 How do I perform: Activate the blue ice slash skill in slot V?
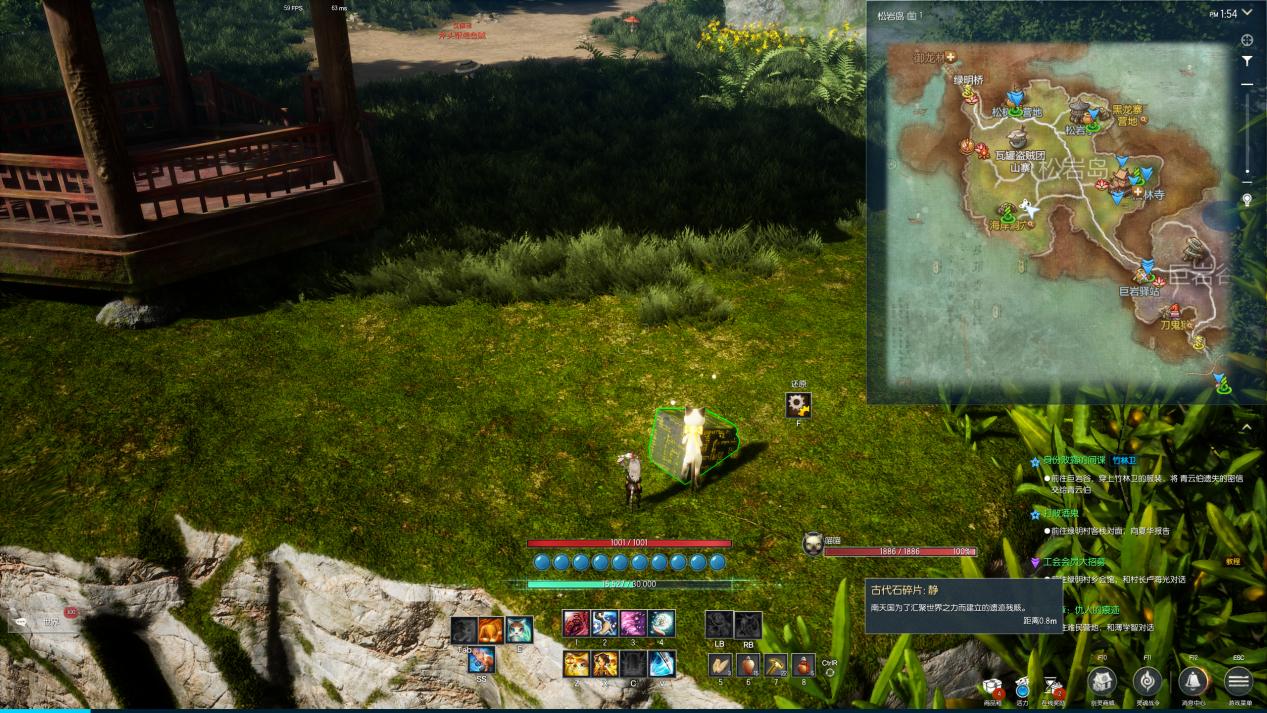[661, 664]
